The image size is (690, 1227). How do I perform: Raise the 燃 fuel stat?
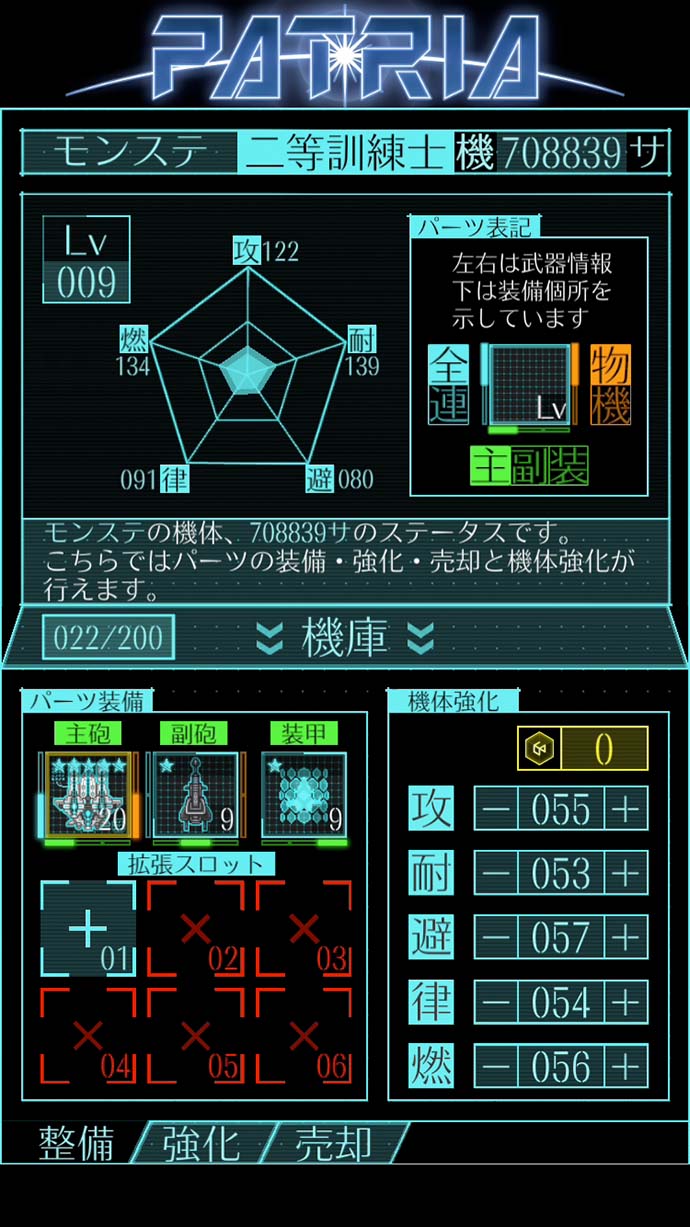point(626,1066)
